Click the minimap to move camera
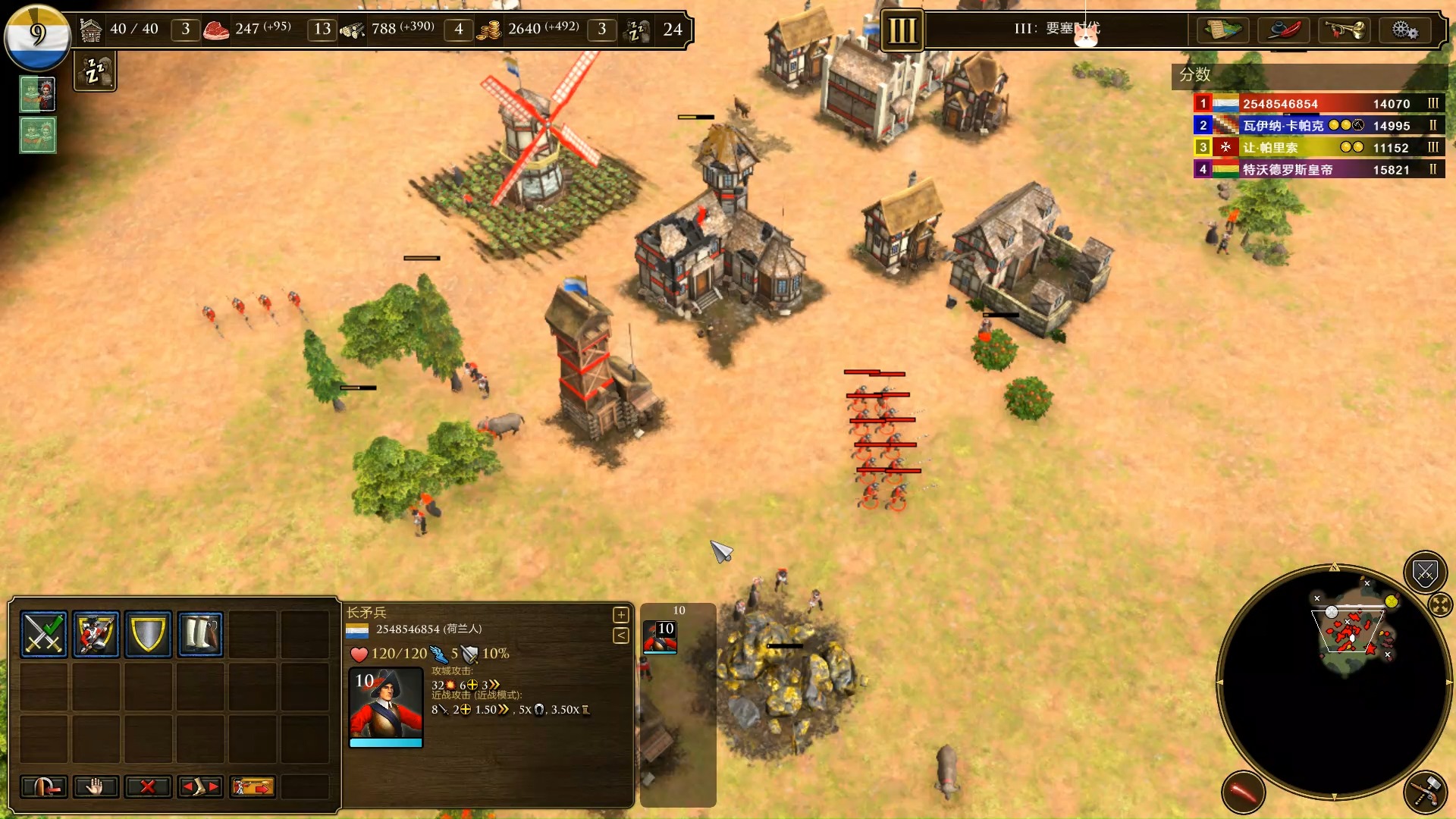The height and width of the screenshot is (819, 1456). tap(1333, 682)
